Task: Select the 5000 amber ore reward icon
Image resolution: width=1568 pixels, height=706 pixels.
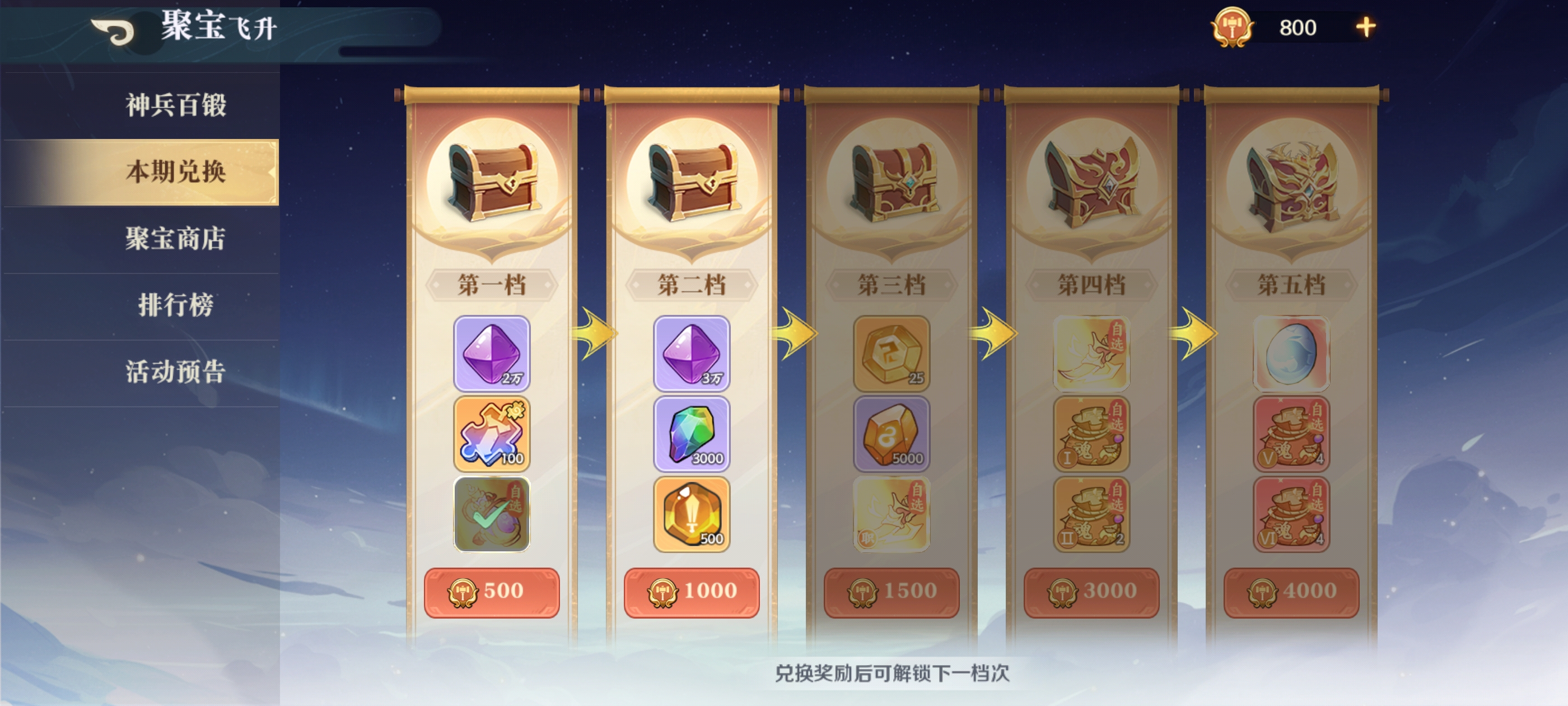Action: (x=891, y=434)
